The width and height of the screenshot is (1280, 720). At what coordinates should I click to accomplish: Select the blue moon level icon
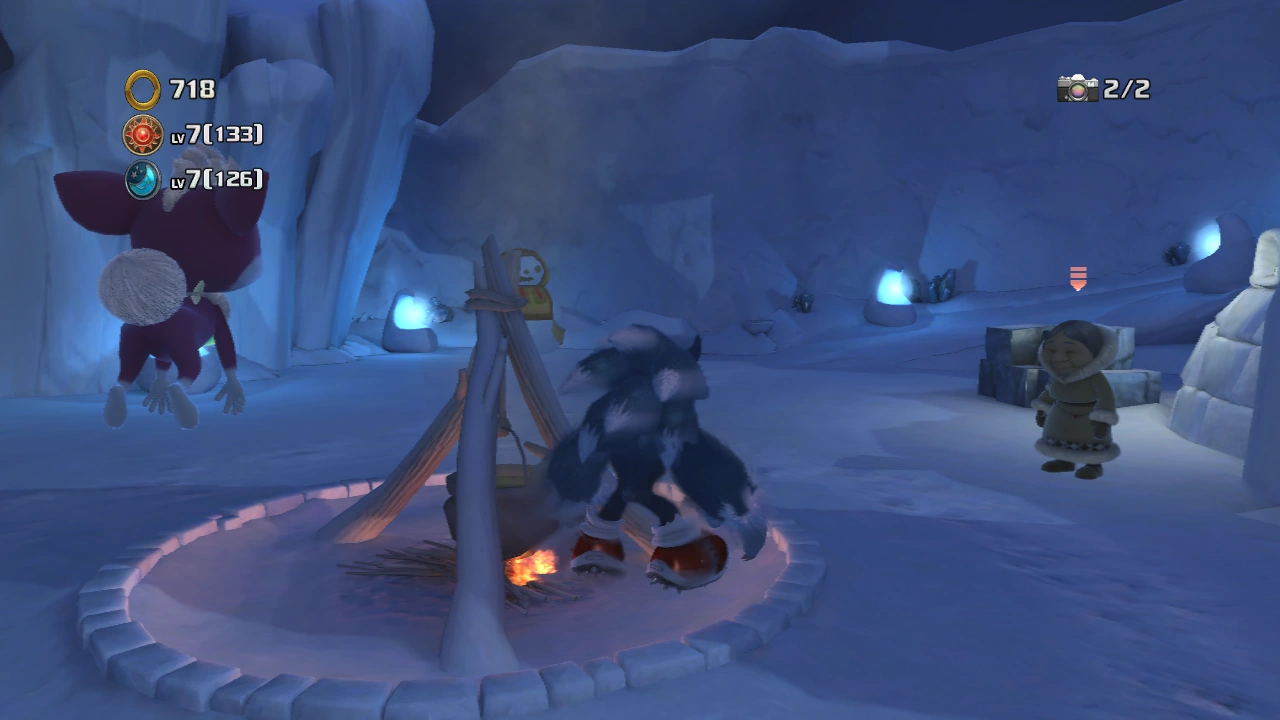click(143, 179)
